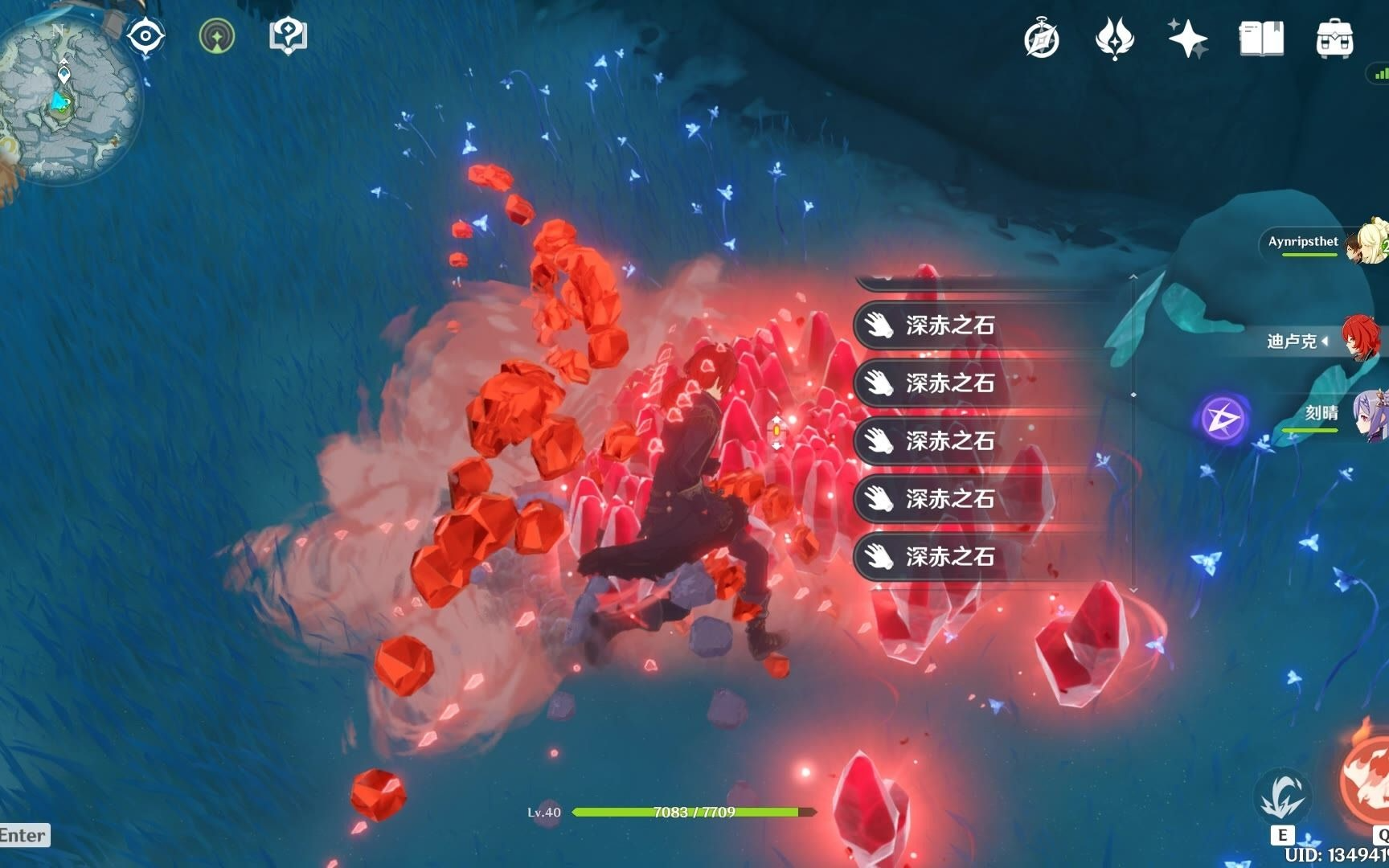This screenshot has height=868, width=1389.
Task: Activate the elemental skill icon
Action: (x=1282, y=798)
